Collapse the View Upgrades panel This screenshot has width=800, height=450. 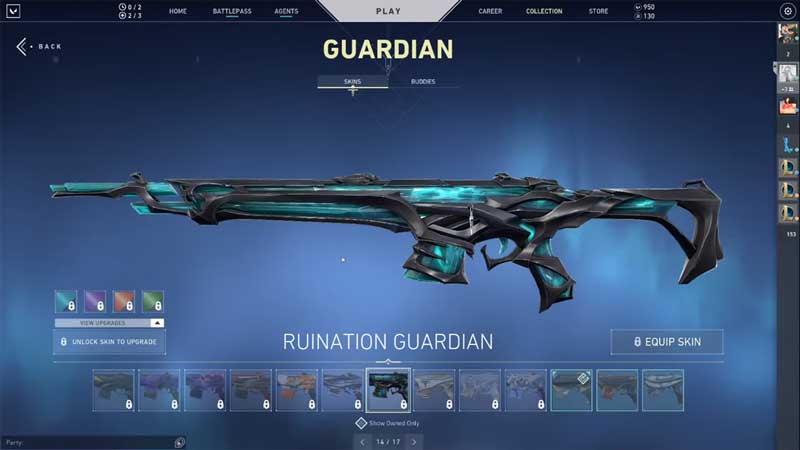156,324
